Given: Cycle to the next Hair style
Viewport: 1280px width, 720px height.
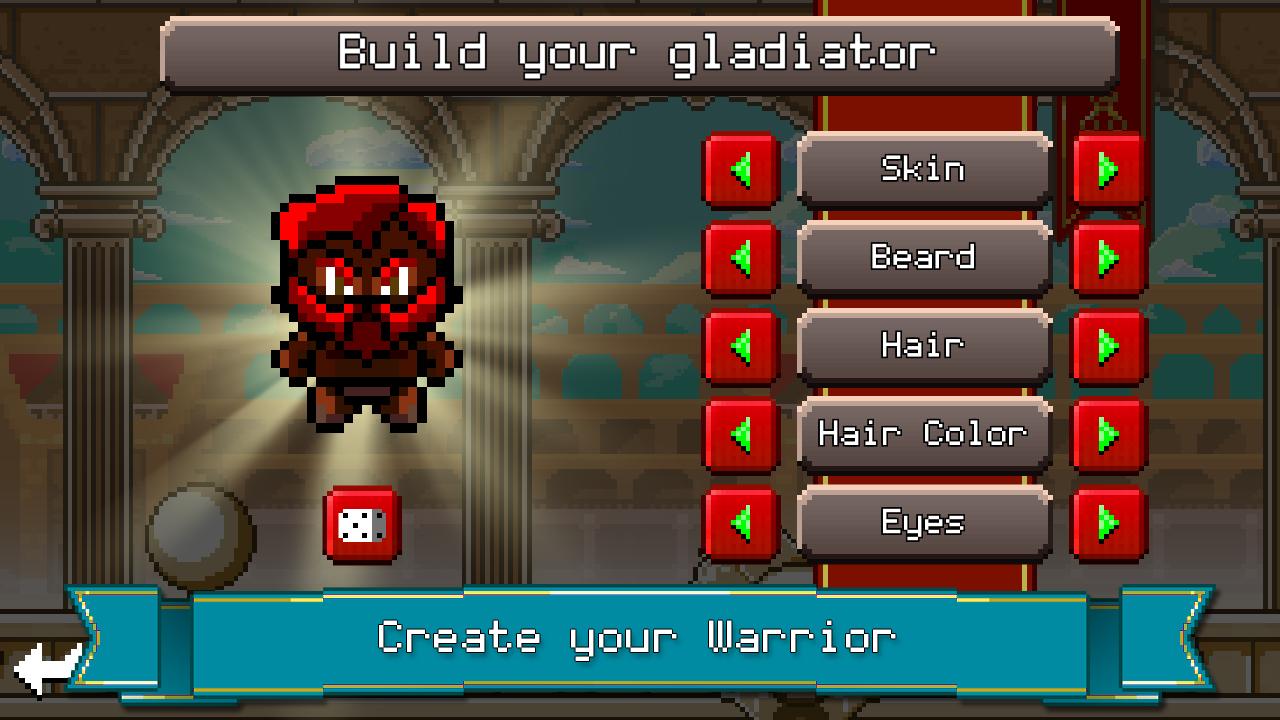Looking at the screenshot, I should [x=1108, y=345].
